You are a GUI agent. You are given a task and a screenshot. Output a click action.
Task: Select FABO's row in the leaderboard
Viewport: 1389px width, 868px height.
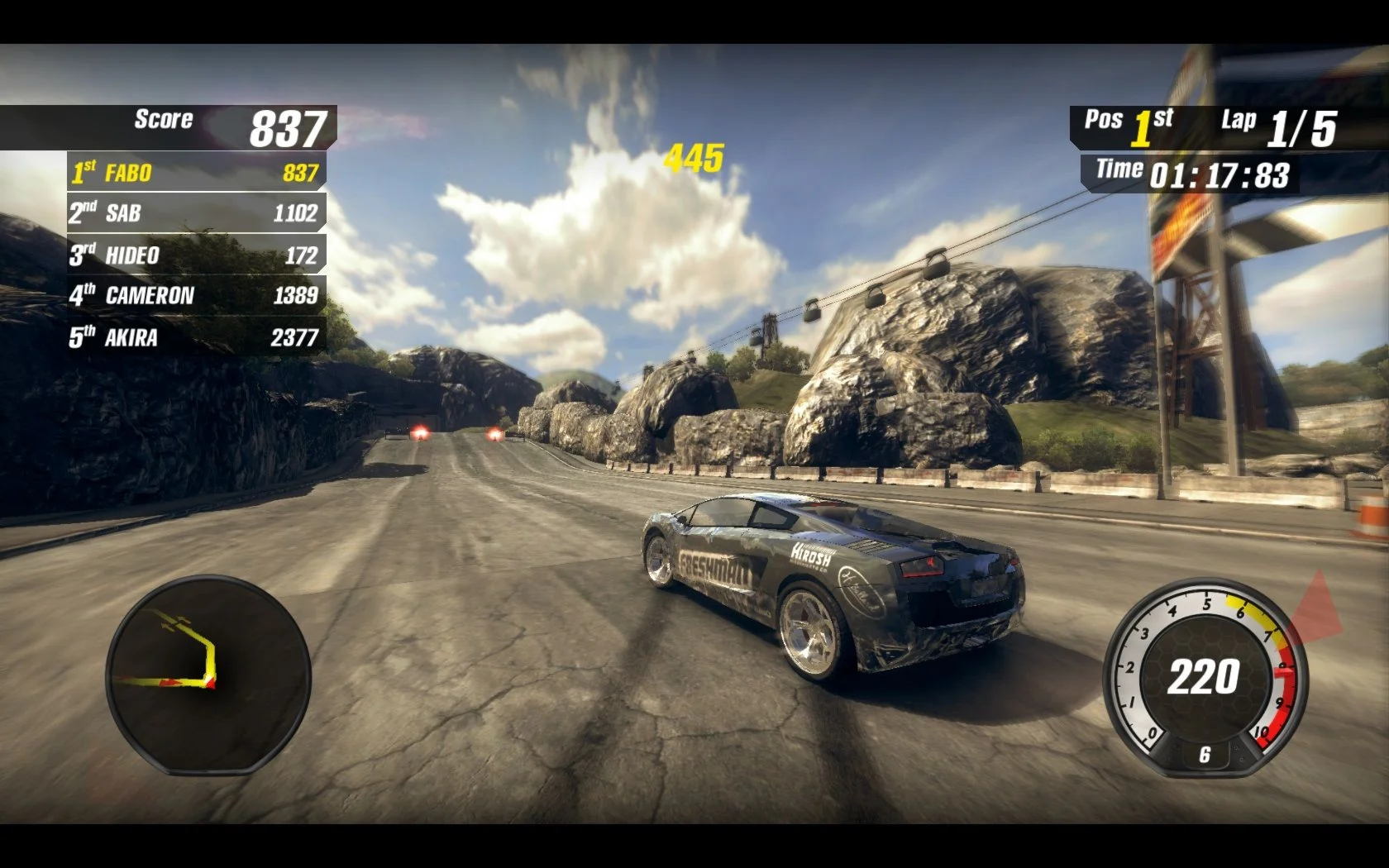(x=196, y=172)
